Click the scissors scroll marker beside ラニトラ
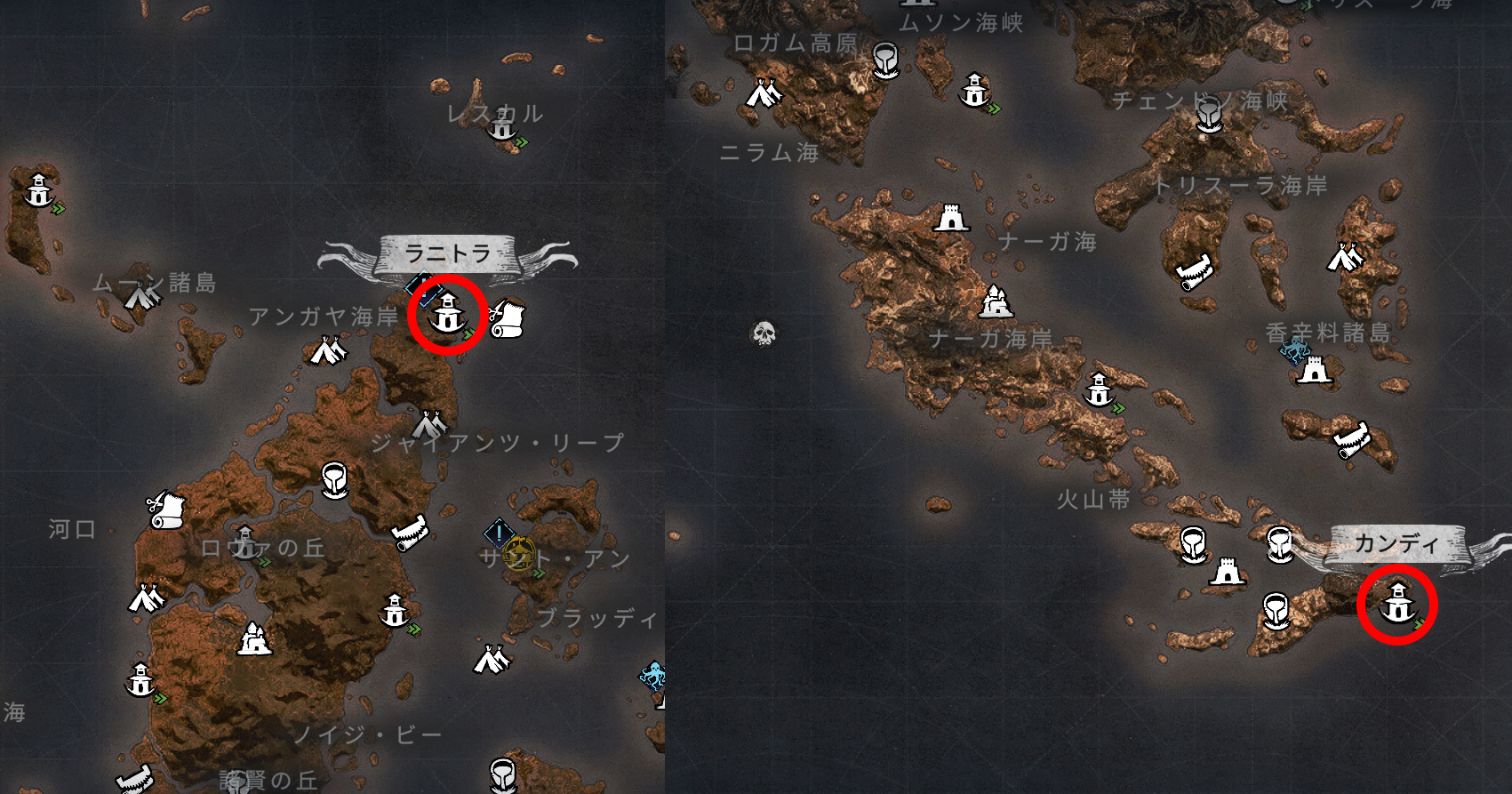 [x=508, y=318]
